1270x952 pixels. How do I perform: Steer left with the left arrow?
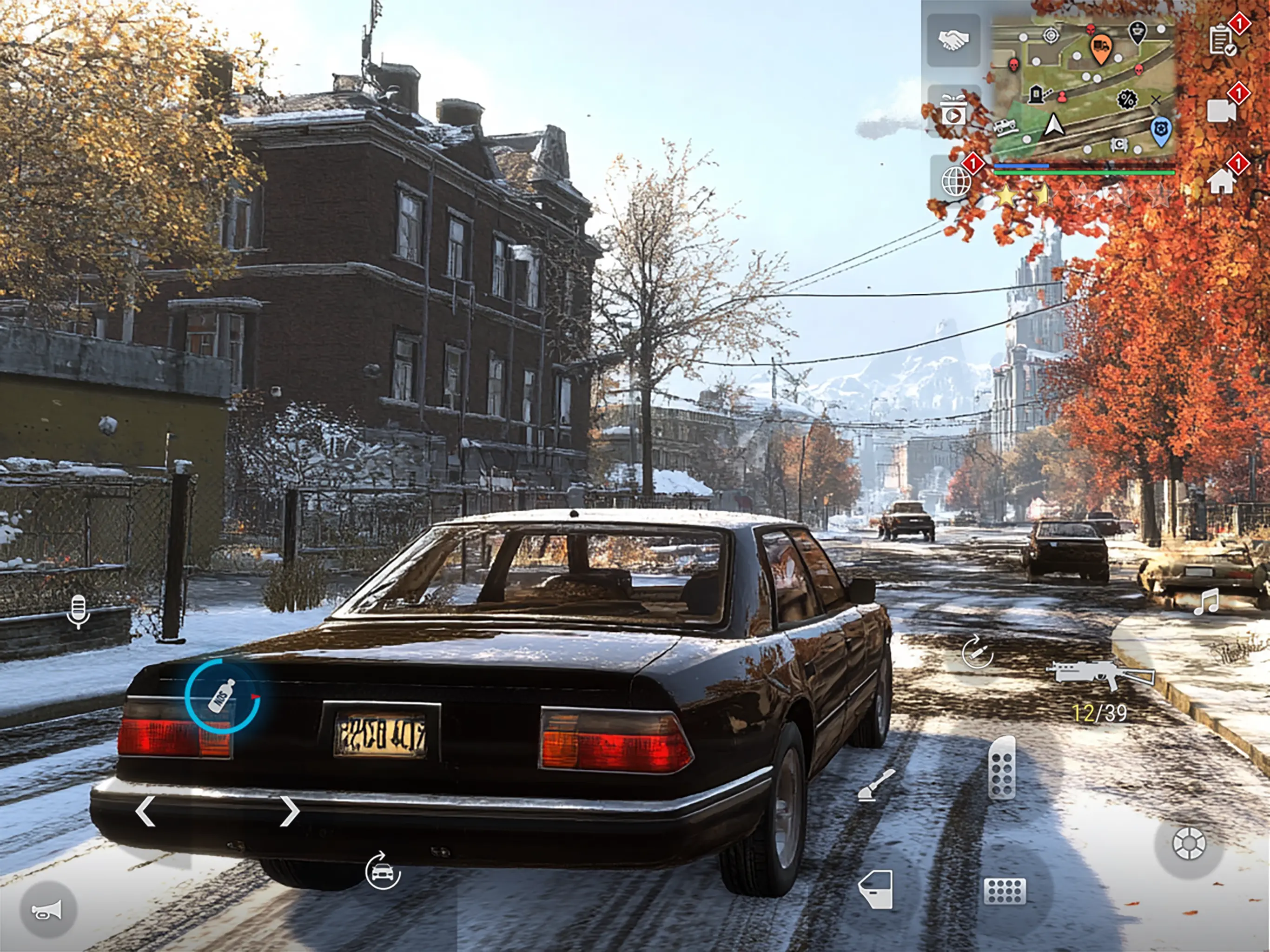click(x=145, y=811)
